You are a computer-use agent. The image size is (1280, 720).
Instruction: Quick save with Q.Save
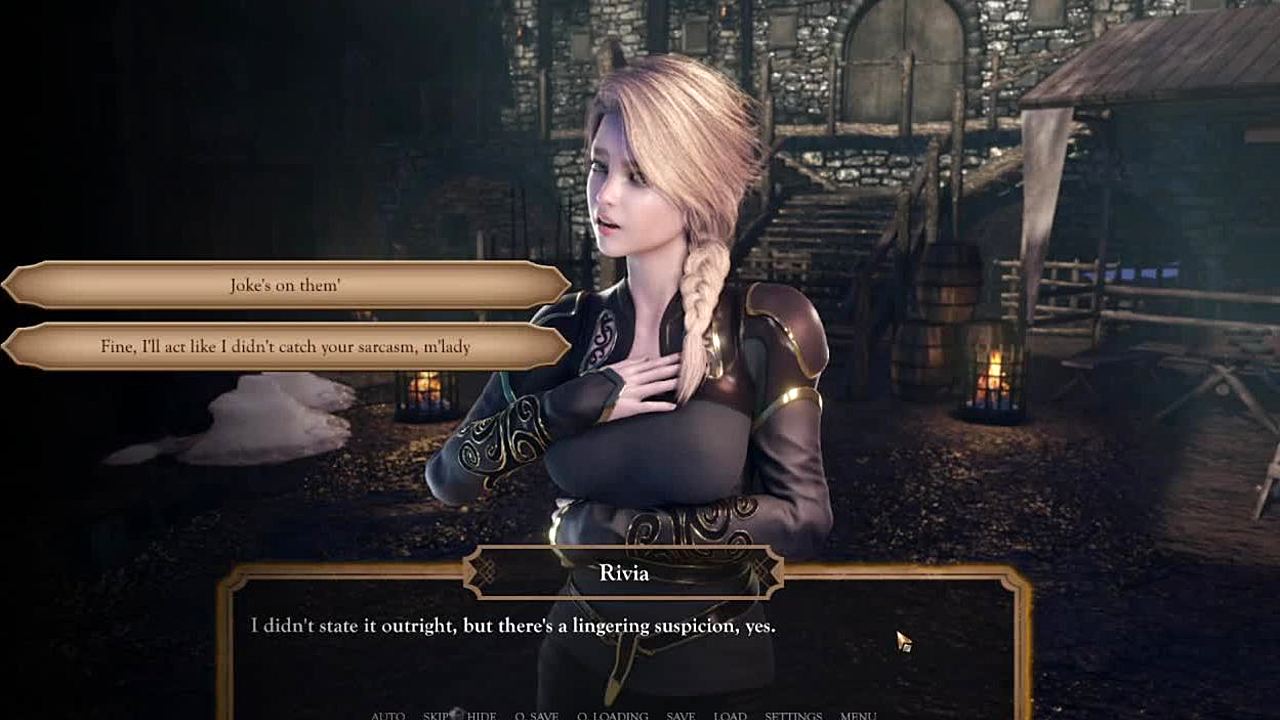coord(536,715)
